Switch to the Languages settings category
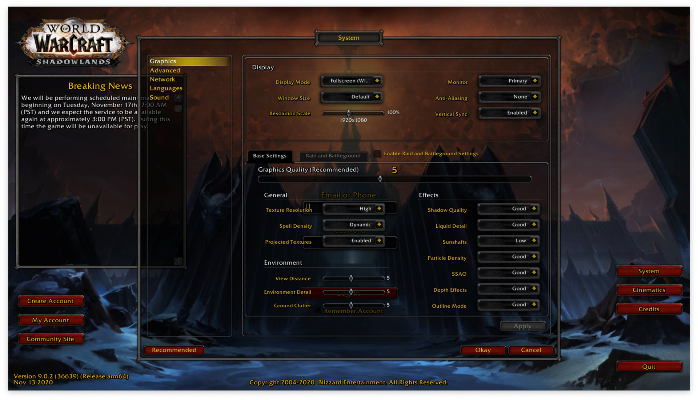698x400 pixels. pos(166,88)
